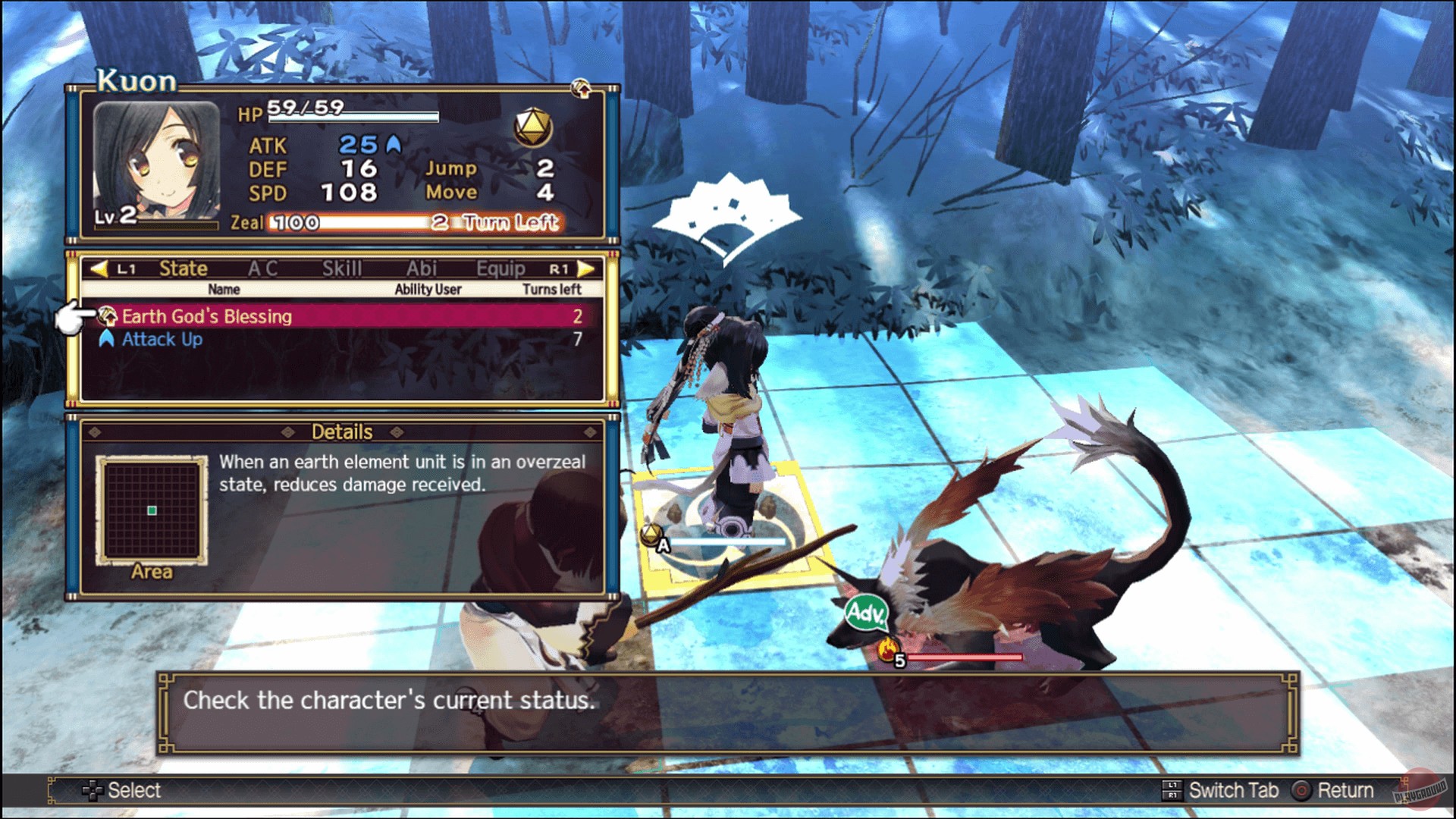The width and height of the screenshot is (1456, 819).
Task: Click the overzeal icon above the status window
Action: pyautogui.click(x=582, y=89)
